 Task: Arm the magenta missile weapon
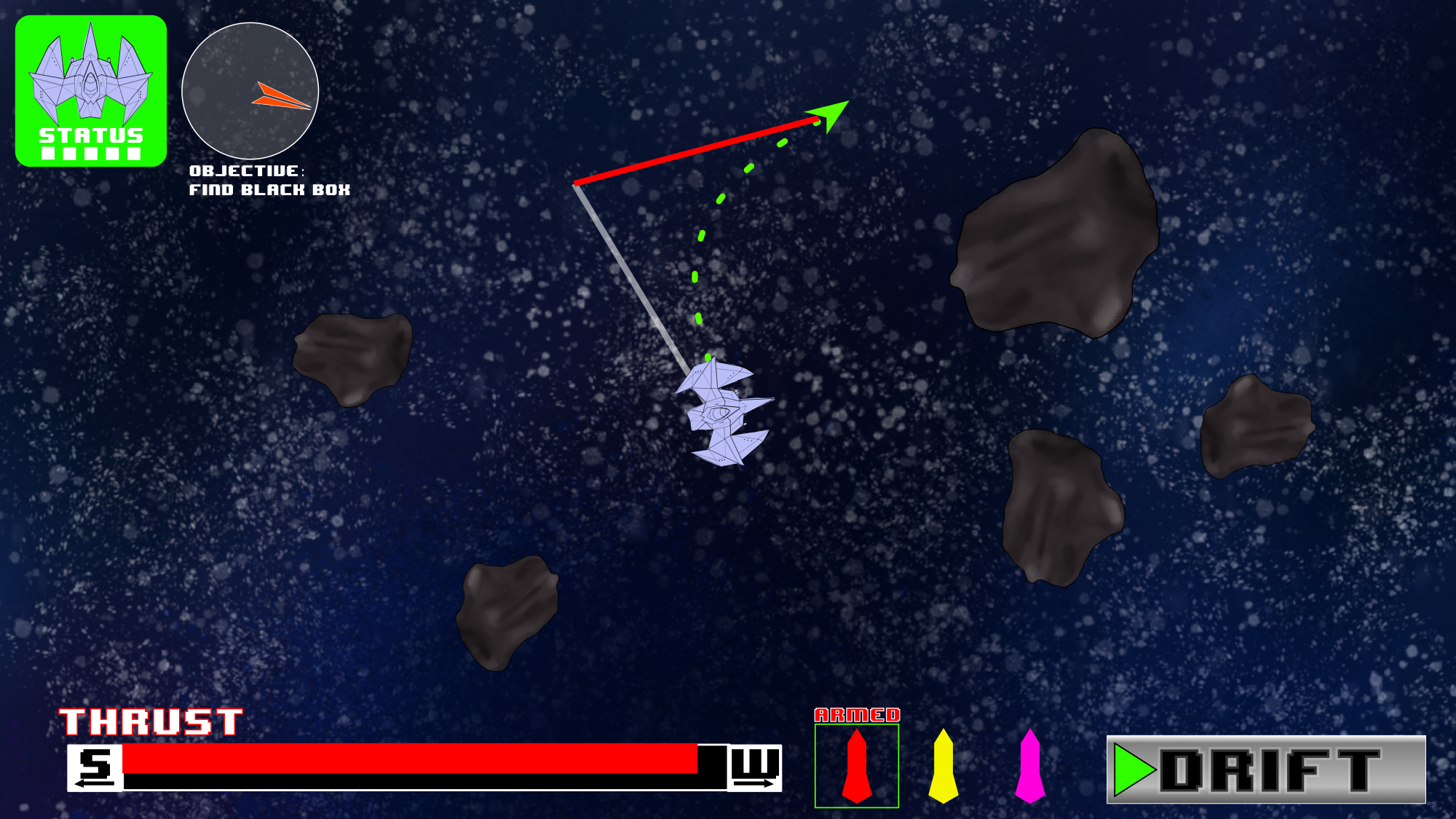click(1030, 766)
